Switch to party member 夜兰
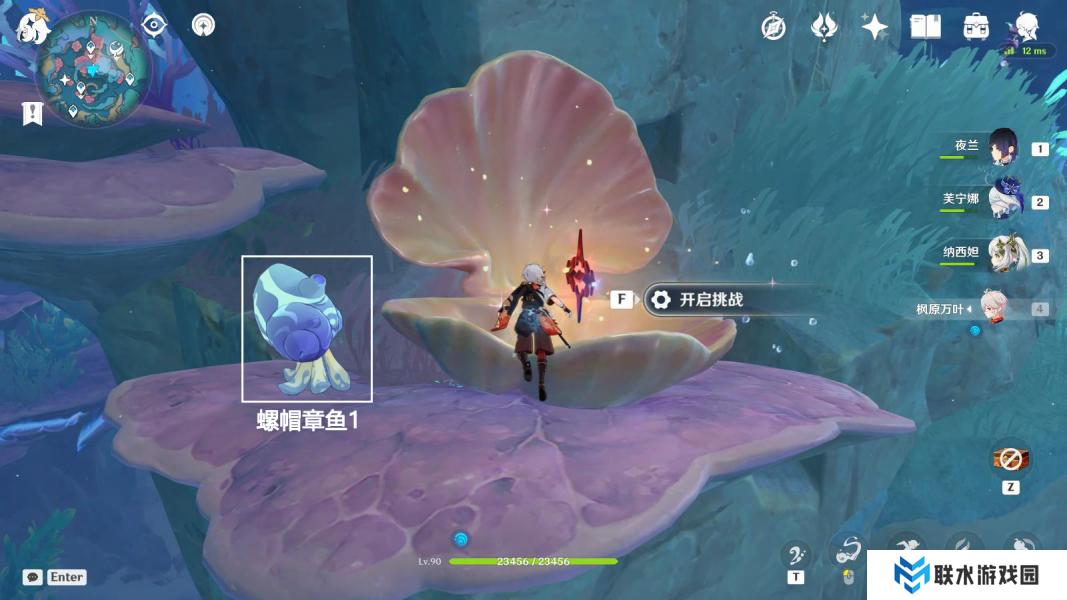The height and width of the screenshot is (600, 1067). [1002, 147]
